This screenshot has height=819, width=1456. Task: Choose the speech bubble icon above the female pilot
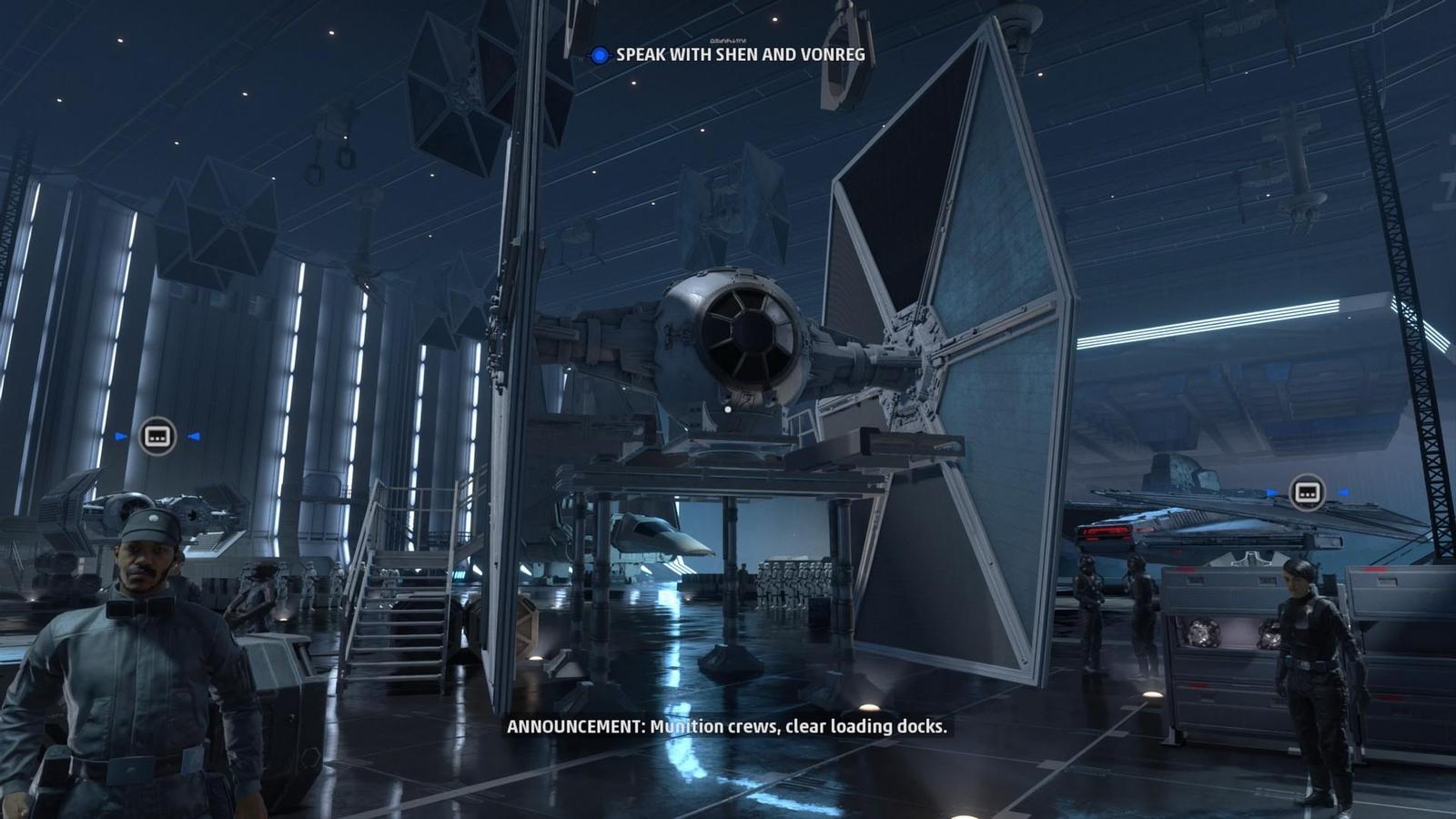coord(1307,492)
